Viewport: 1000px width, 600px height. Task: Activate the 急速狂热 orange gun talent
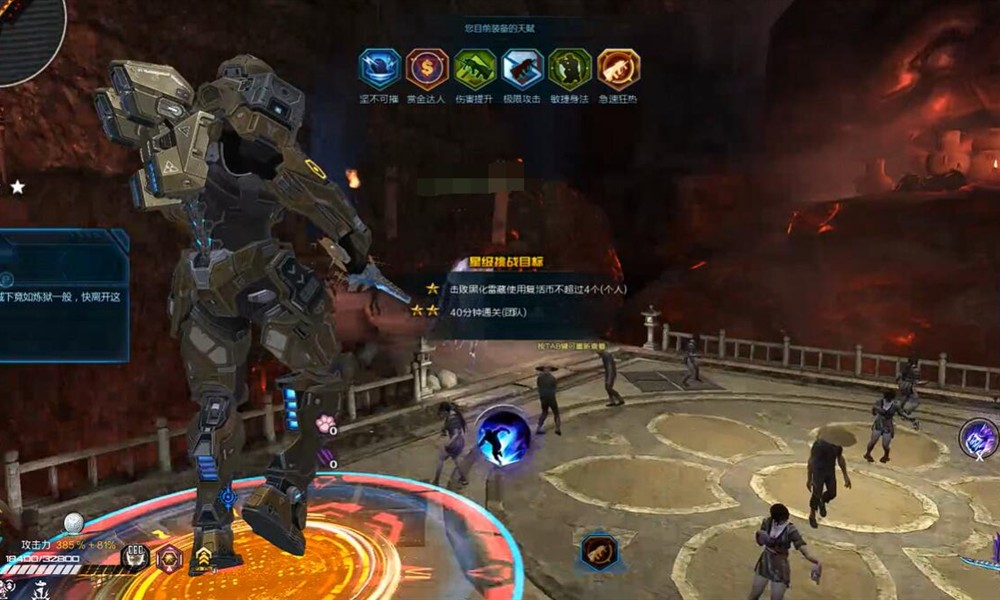(x=618, y=69)
